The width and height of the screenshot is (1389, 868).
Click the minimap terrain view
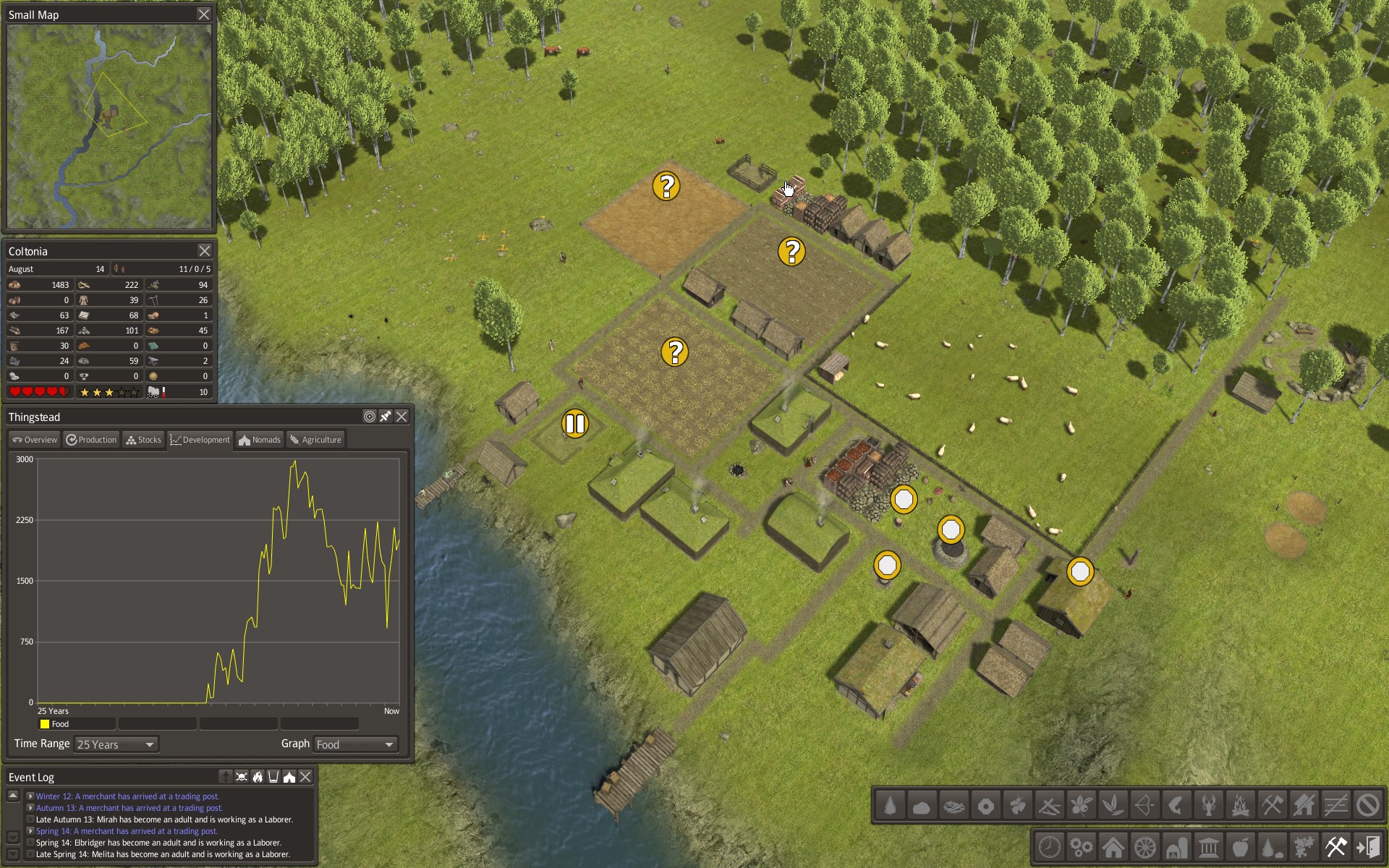click(109, 127)
